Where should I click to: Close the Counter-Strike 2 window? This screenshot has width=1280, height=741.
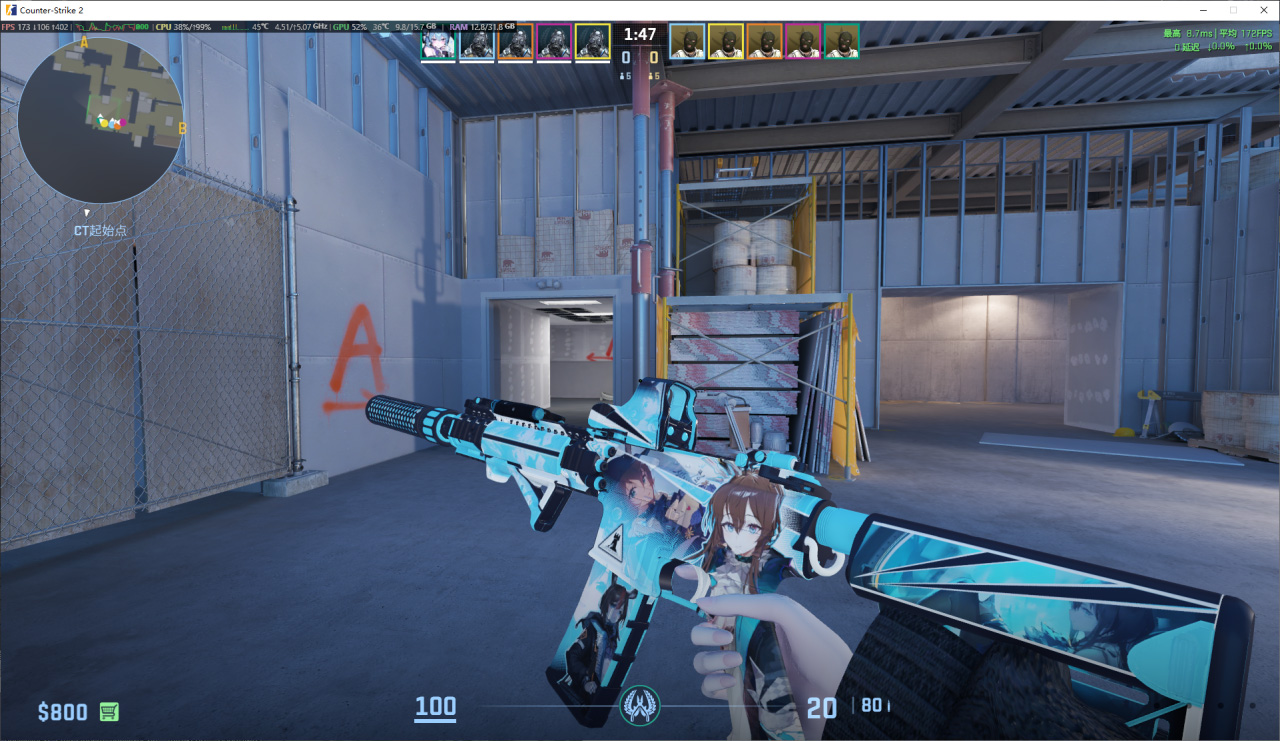pyautogui.click(x=1262, y=9)
